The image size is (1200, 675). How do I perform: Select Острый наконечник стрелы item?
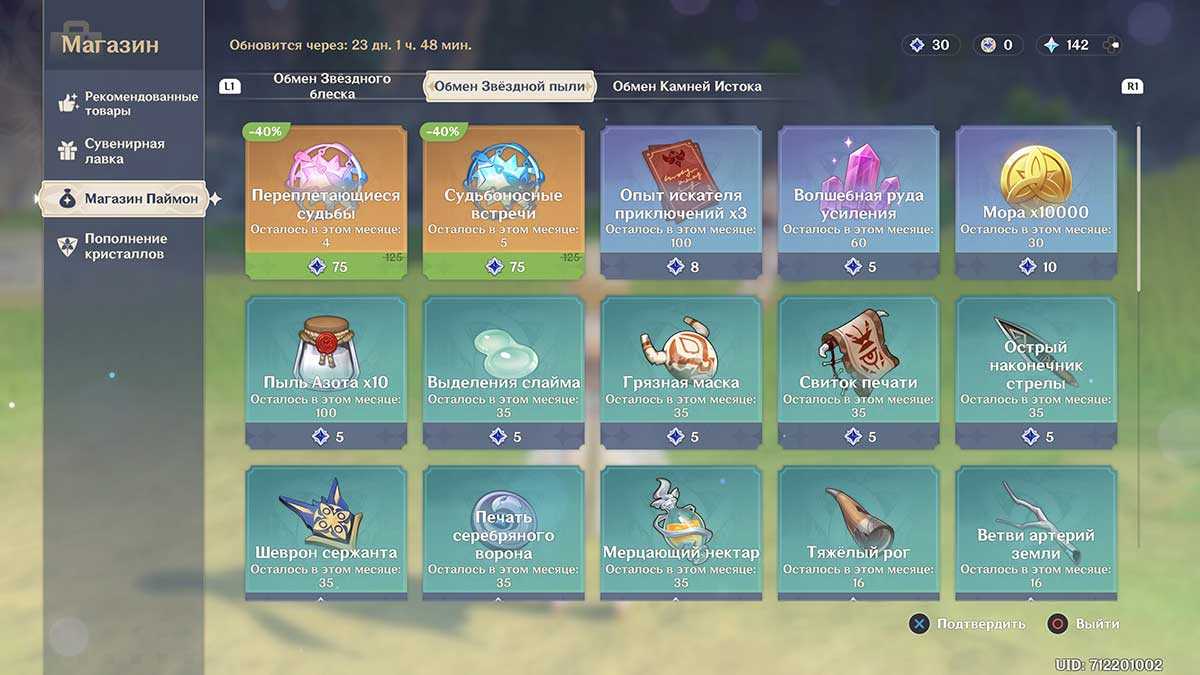1036,372
